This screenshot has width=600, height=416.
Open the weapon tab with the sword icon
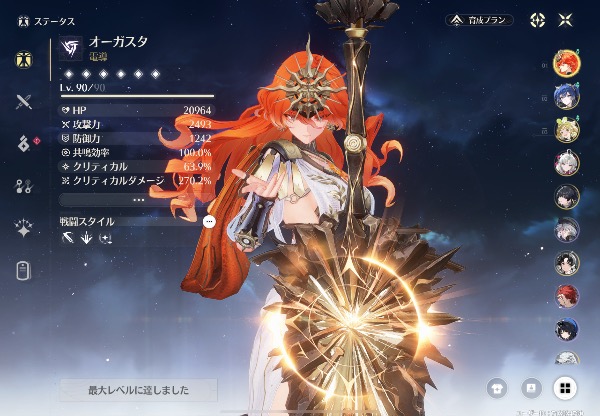coord(24,101)
